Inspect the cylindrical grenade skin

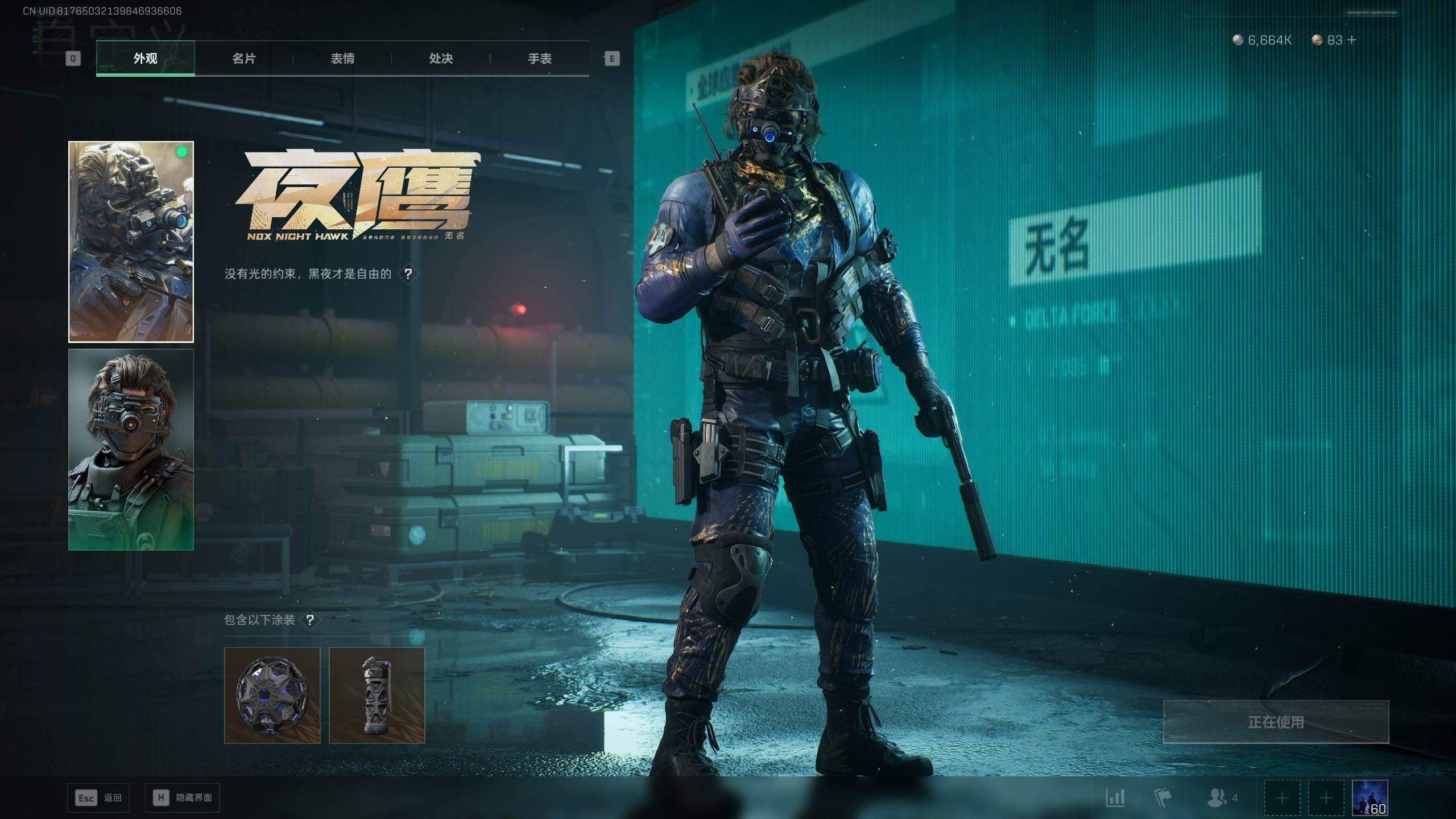coord(377,695)
